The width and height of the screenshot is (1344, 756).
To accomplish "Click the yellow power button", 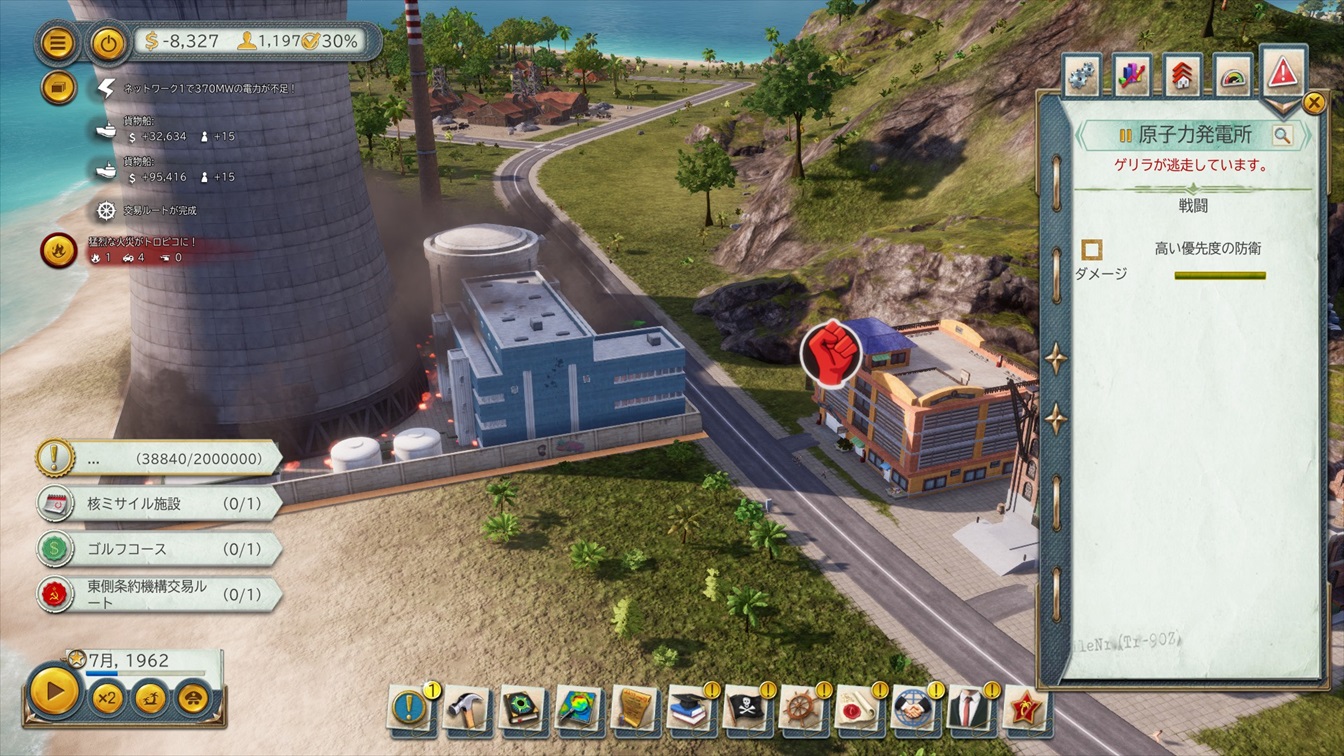I will 108,43.
